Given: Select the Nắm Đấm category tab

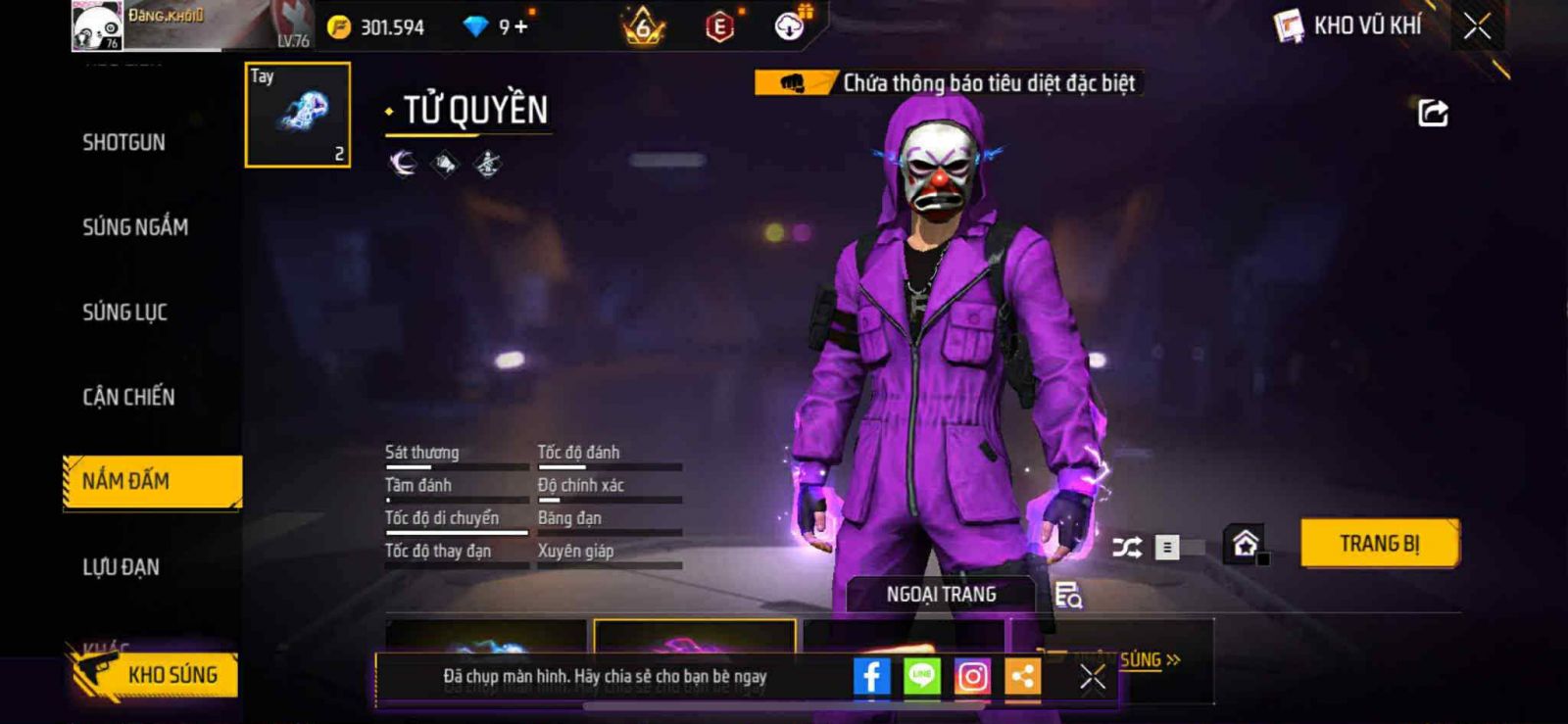Looking at the screenshot, I should (152, 481).
